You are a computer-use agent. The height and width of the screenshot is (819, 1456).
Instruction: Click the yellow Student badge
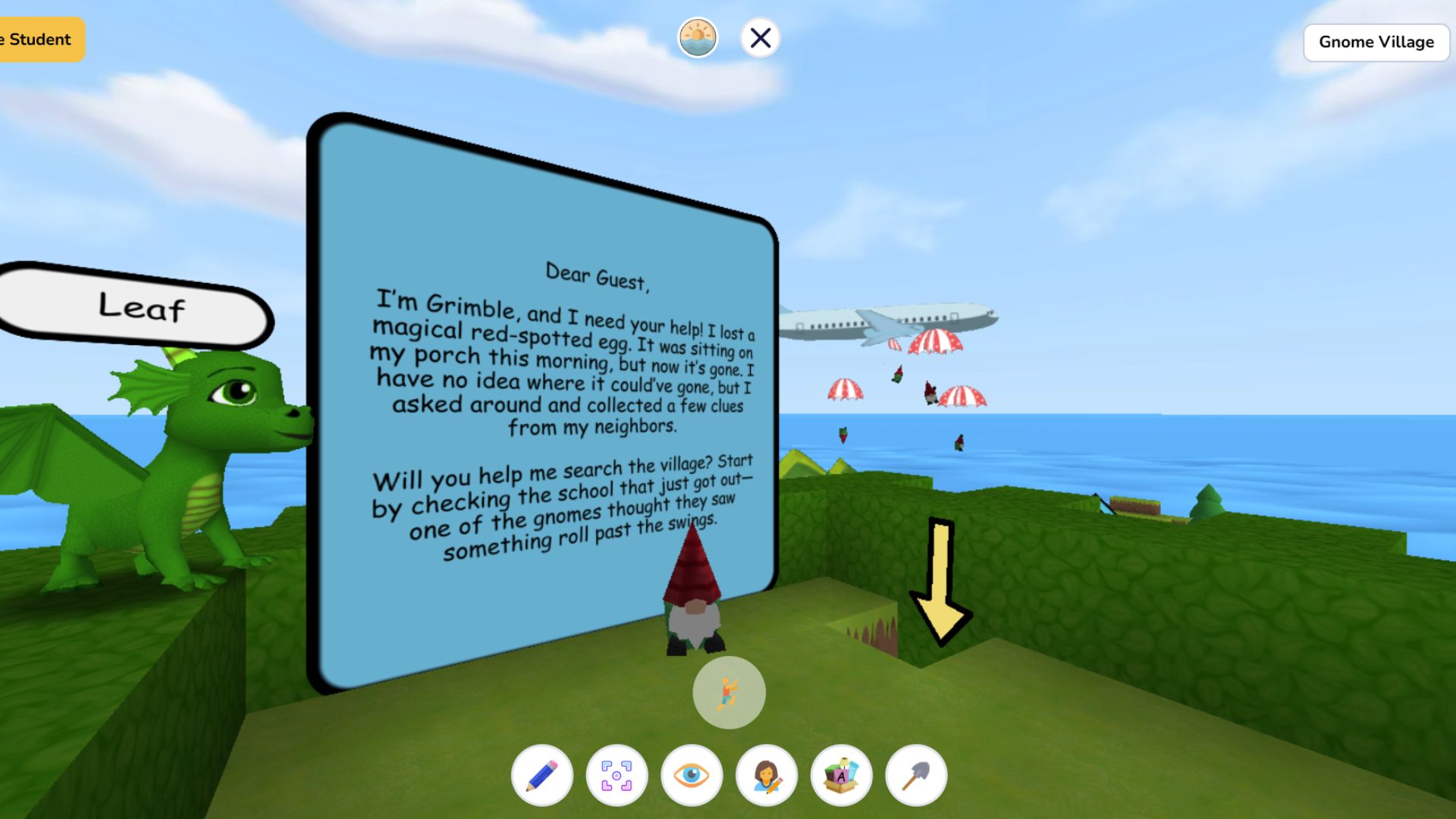38,38
